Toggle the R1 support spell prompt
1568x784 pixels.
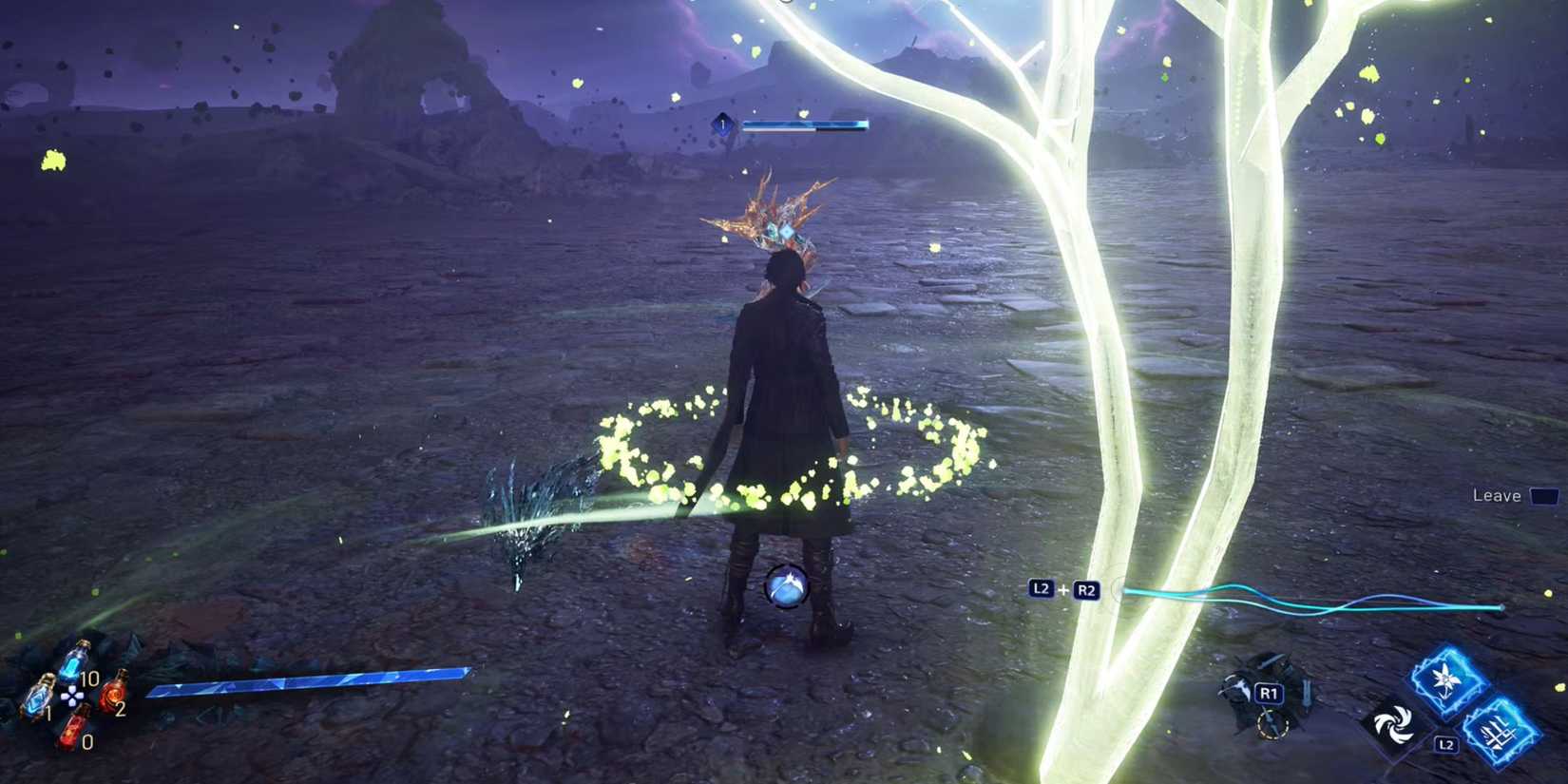(x=1270, y=695)
